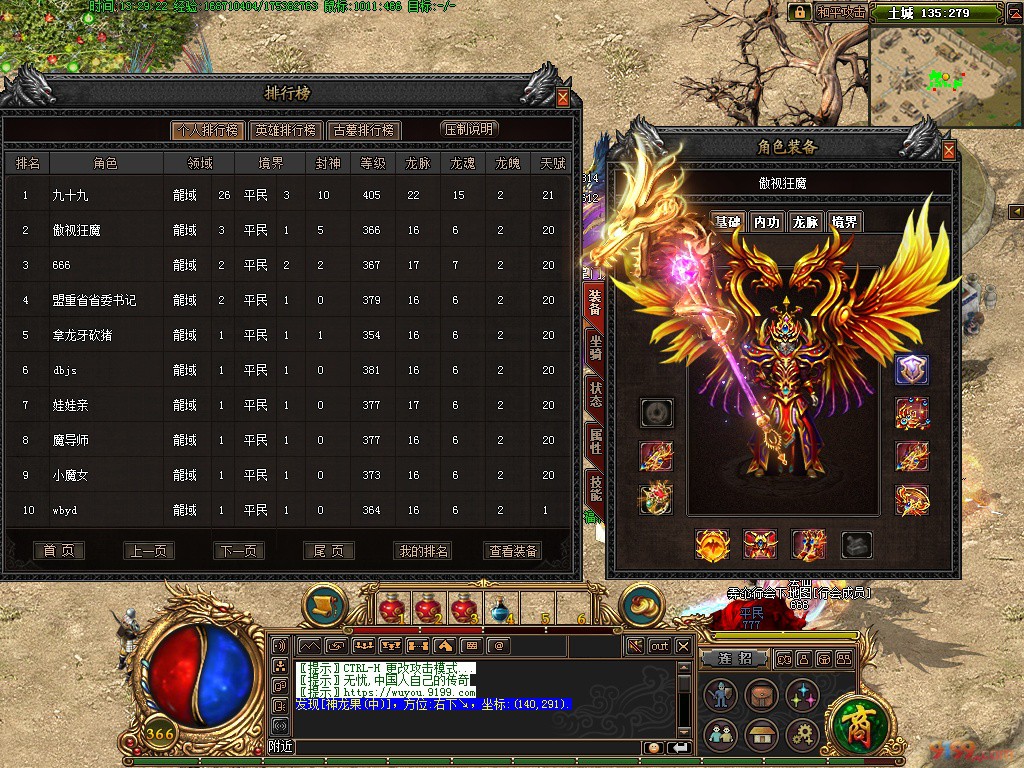Click the 连招 combo button
Image resolution: width=1024 pixels, height=768 pixels.
point(734,659)
